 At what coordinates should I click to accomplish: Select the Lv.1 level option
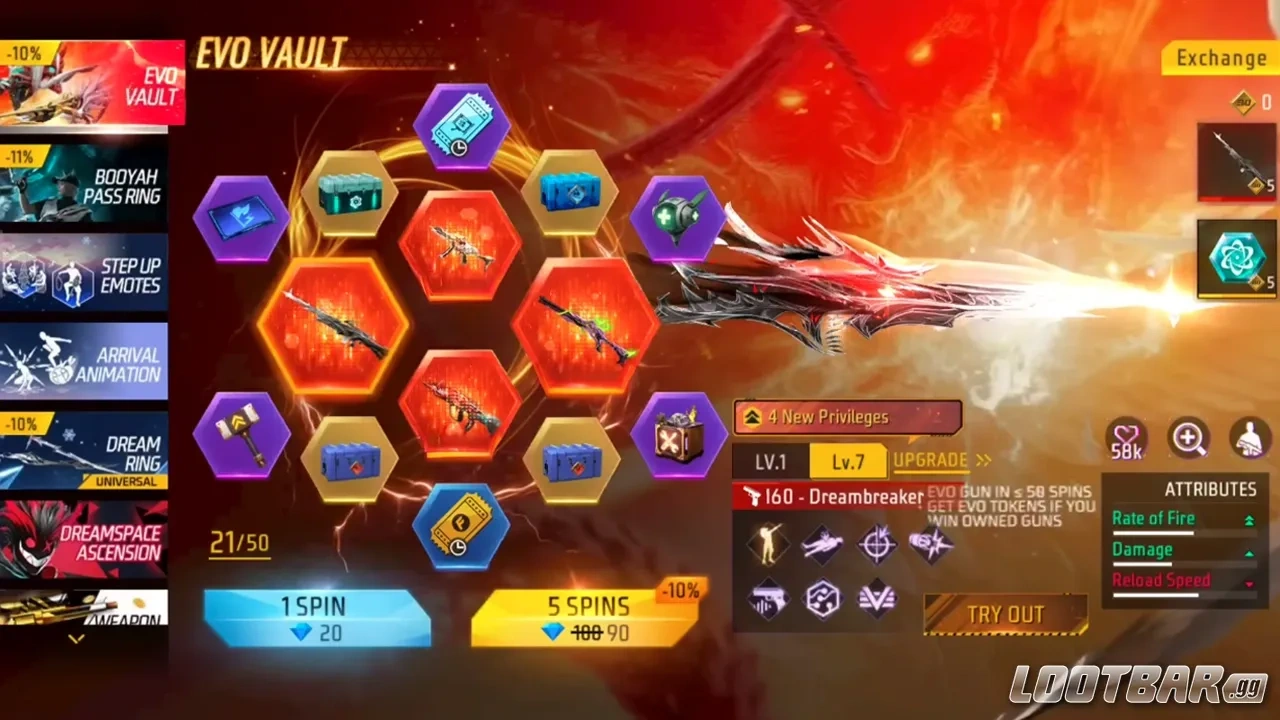coord(772,462)
